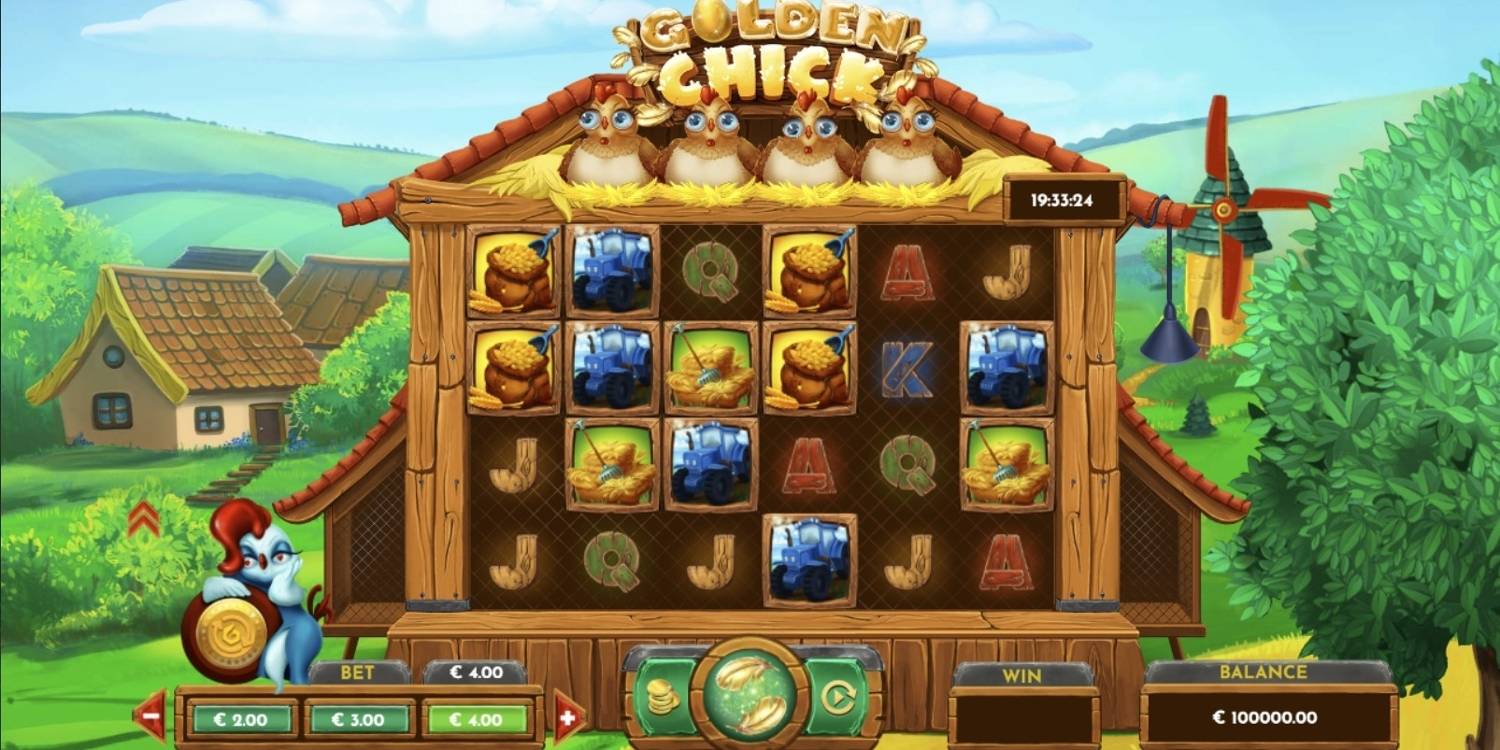Increase the bet with the white plus icon
The height and width of the screenshot is (750, 1500).
point(570,717)
